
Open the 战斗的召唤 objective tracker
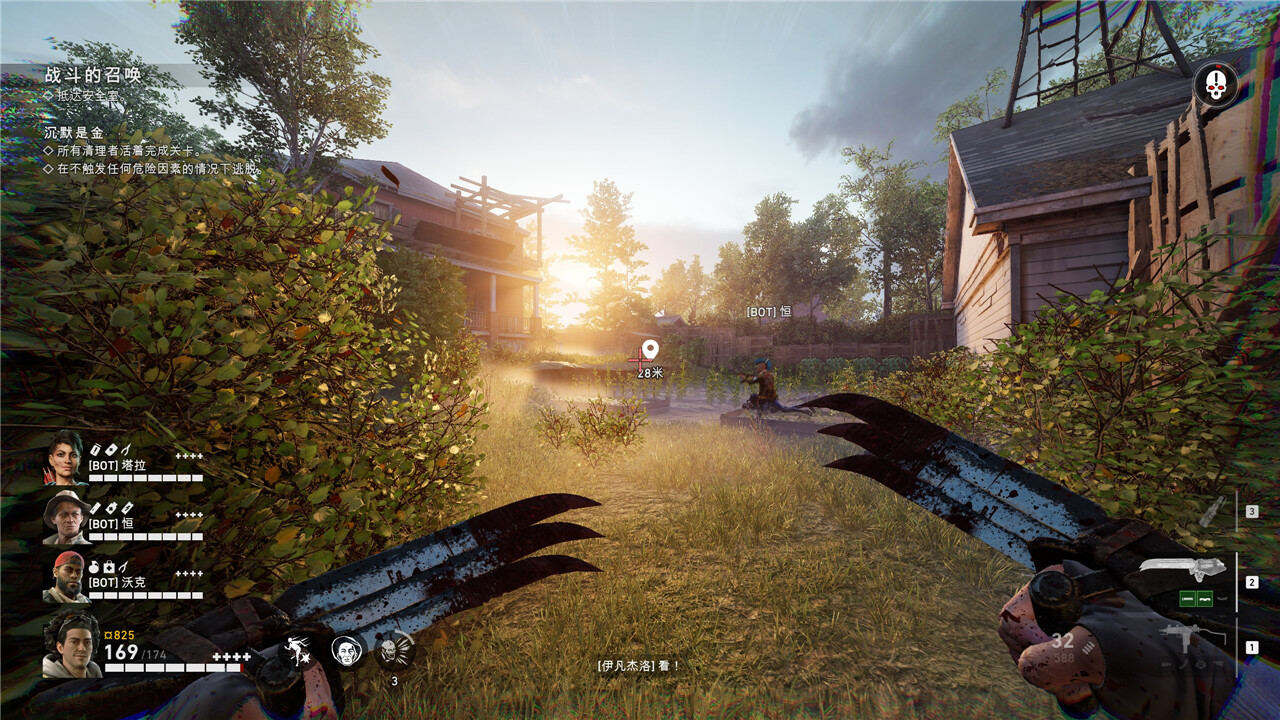click(x=93, y=74)
